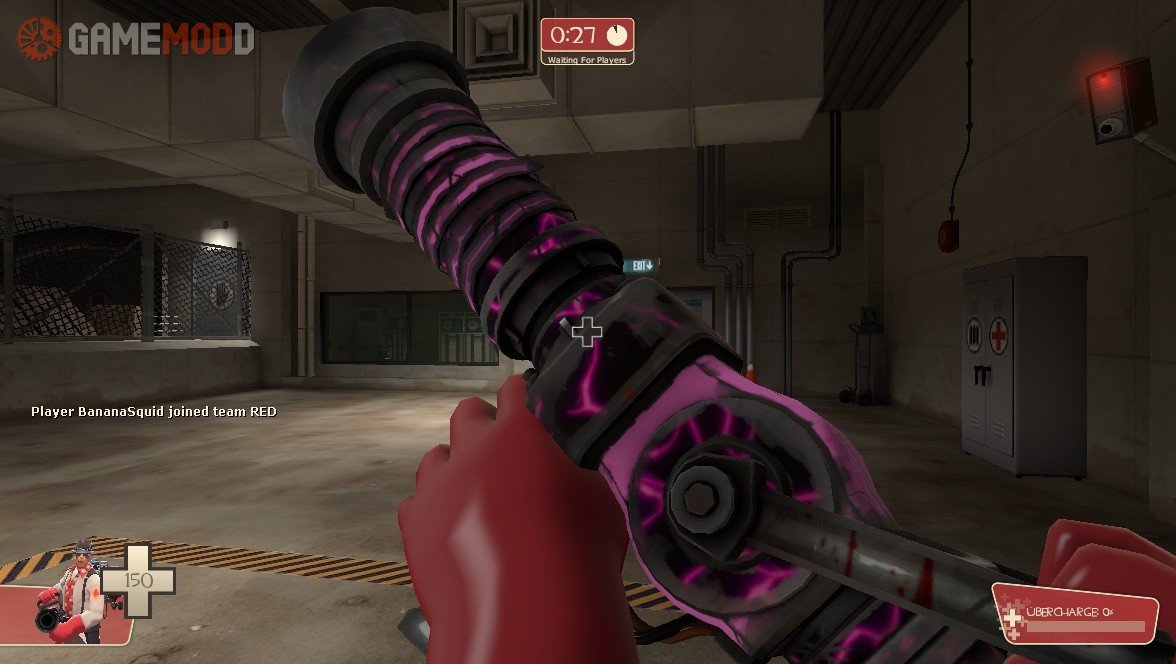Click the GameModd logo watermark
The width and height of the screenshot is (1176, 664).
[136, 38]
